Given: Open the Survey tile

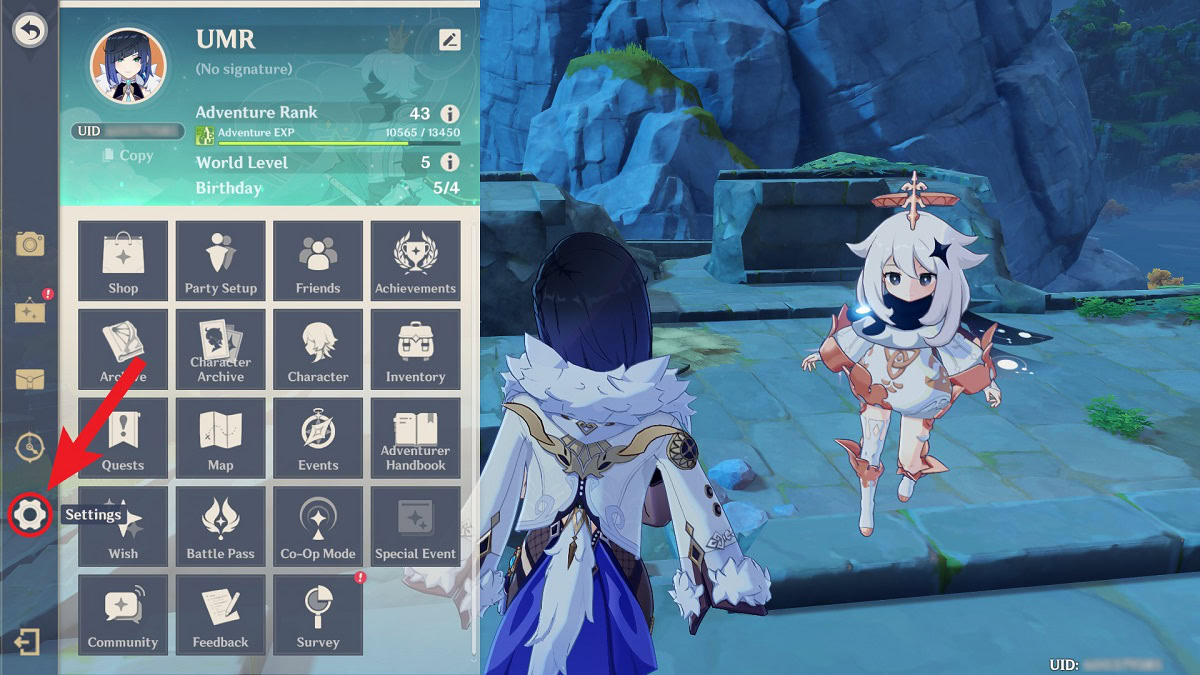Looking at the screenshot, I should (x=318, y=615).
